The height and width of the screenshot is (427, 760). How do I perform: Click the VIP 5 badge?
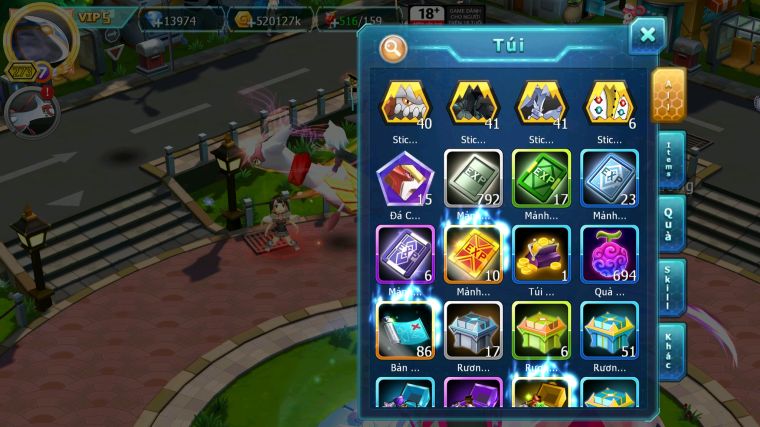click(90, 16)
